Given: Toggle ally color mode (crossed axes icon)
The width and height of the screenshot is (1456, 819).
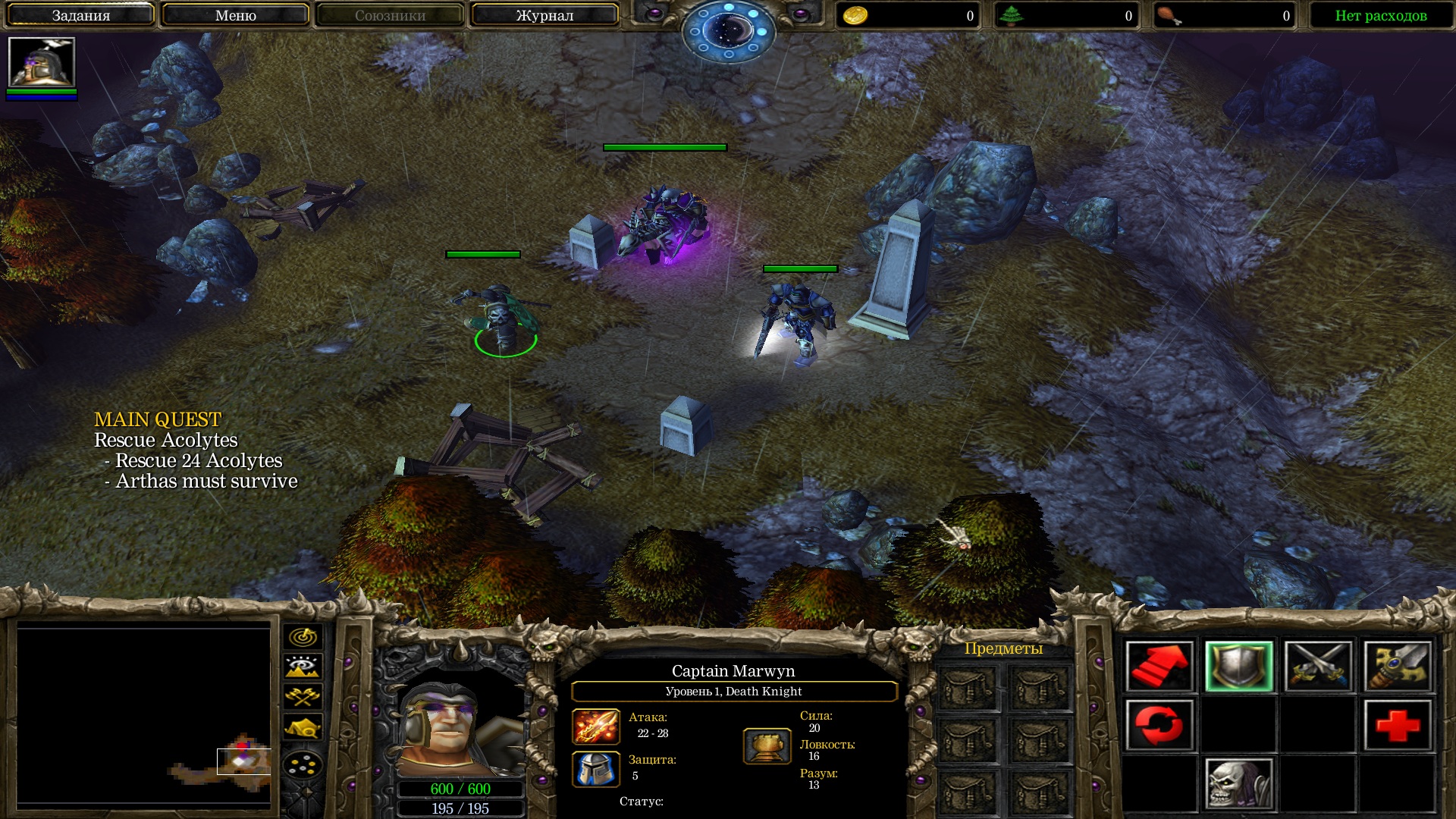Looking at the screenshot, I should (x=303, y=696).
